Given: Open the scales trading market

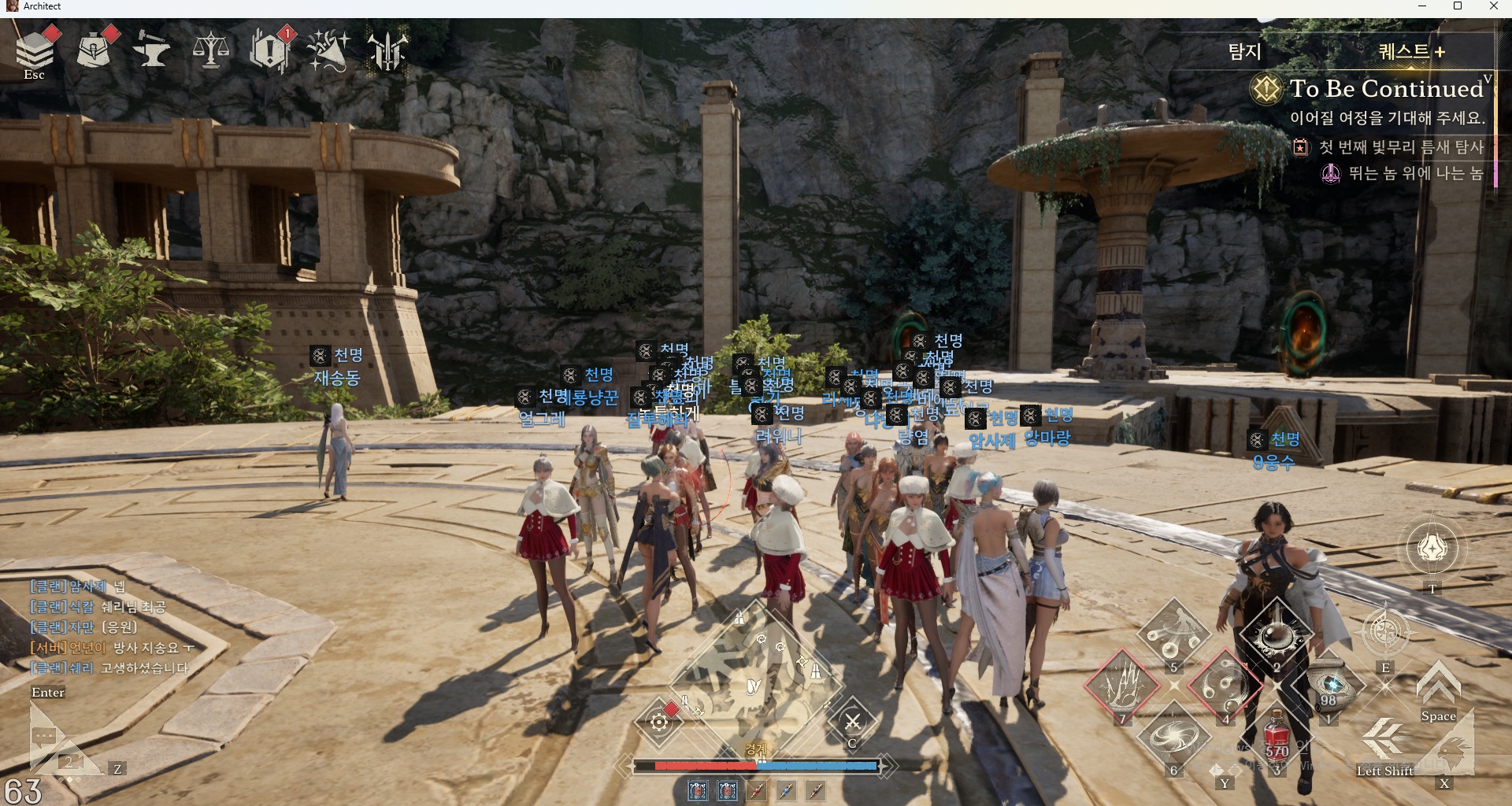Looking at the screenshot, I should pyautogui.click(x=211, y=50).
